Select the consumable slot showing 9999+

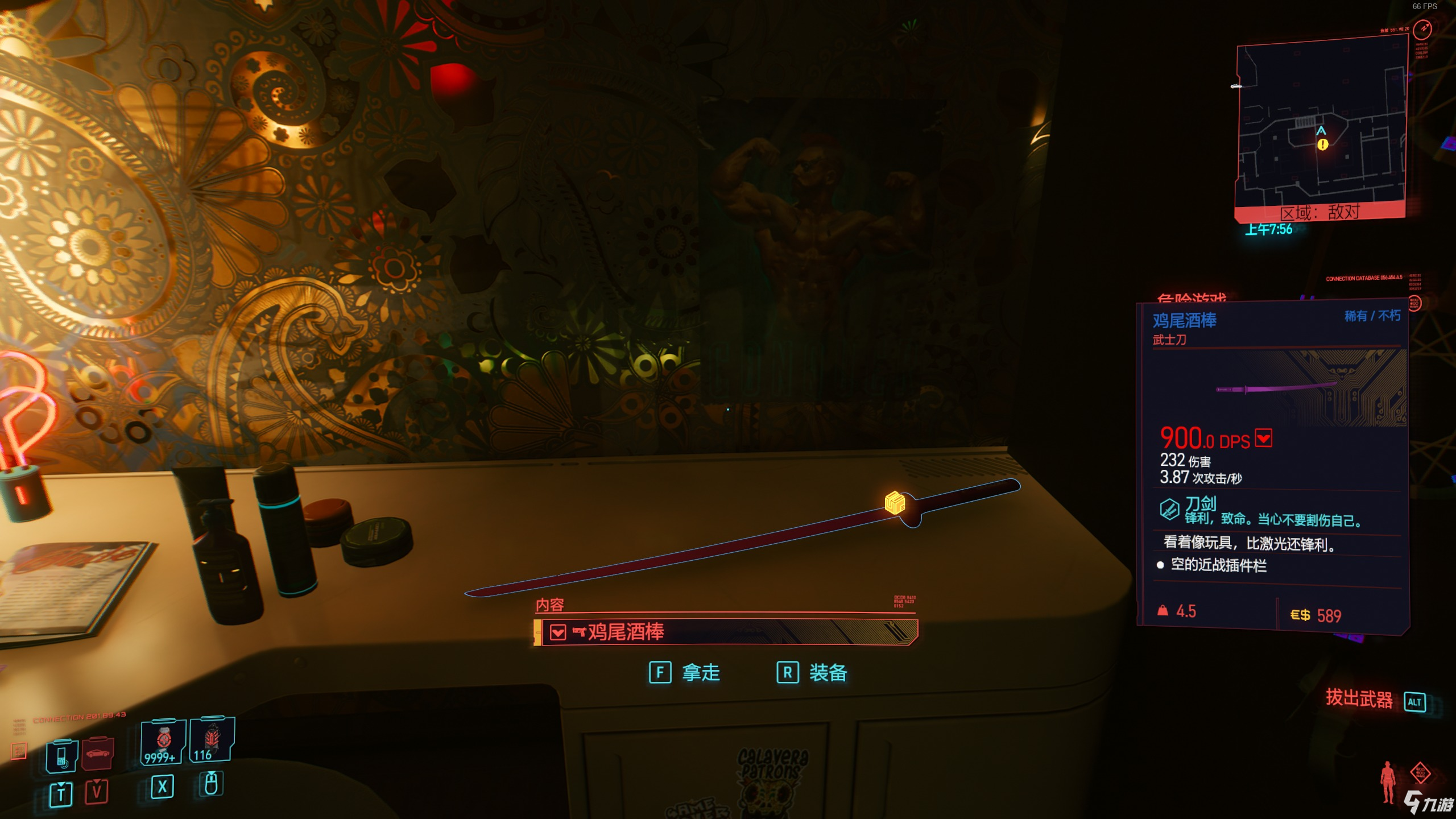(x=163, y=741)
